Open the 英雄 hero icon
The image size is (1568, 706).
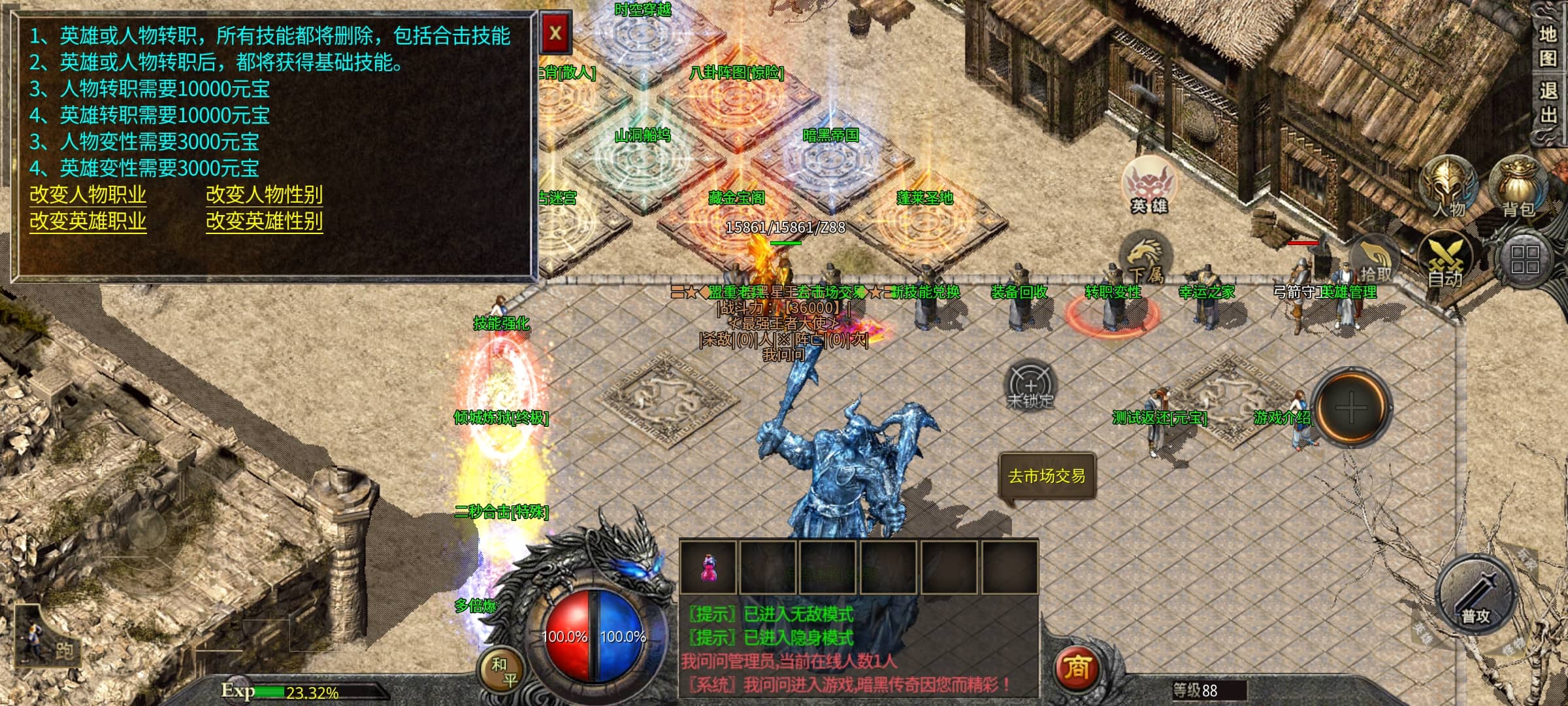click(1149, 186)
